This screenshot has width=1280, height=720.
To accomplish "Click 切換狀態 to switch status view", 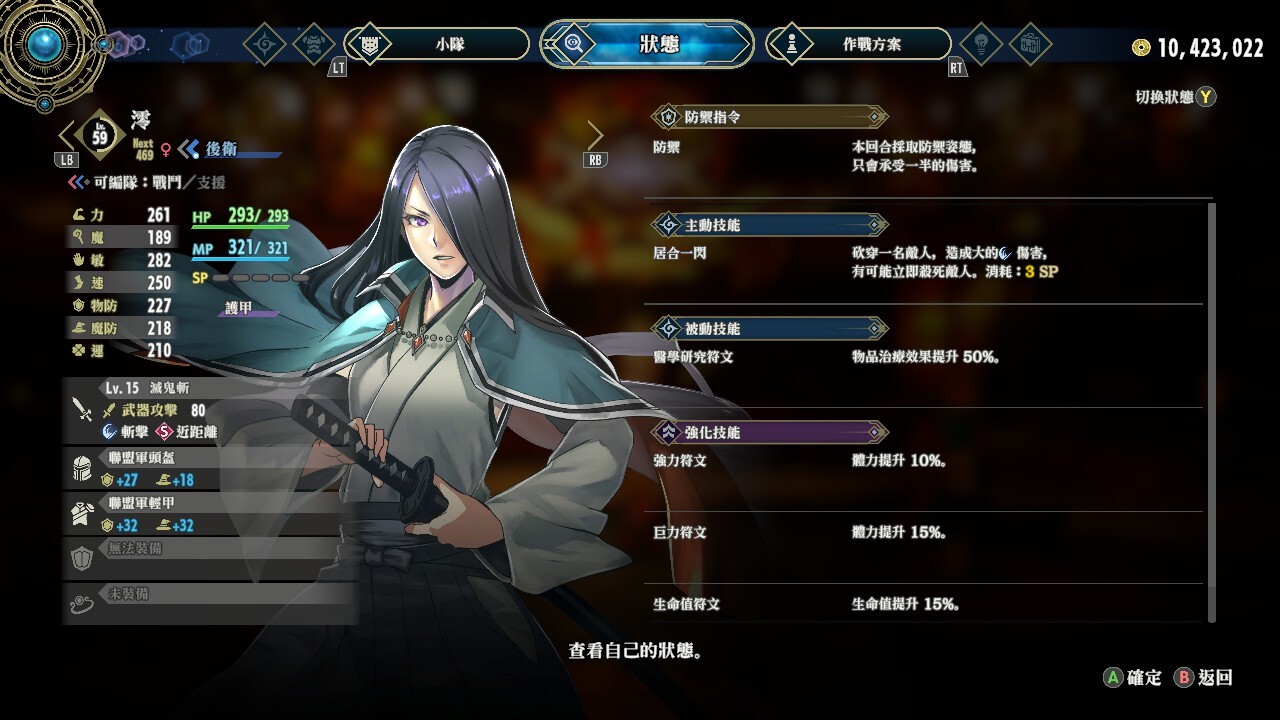I will coord(1175,97).
